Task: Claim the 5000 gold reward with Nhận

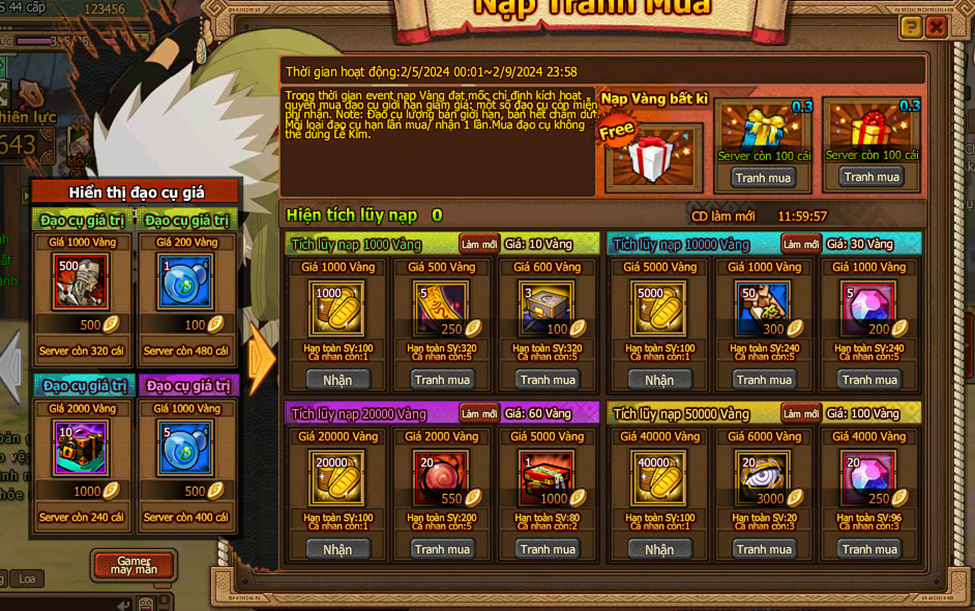Action: (659, 380)
